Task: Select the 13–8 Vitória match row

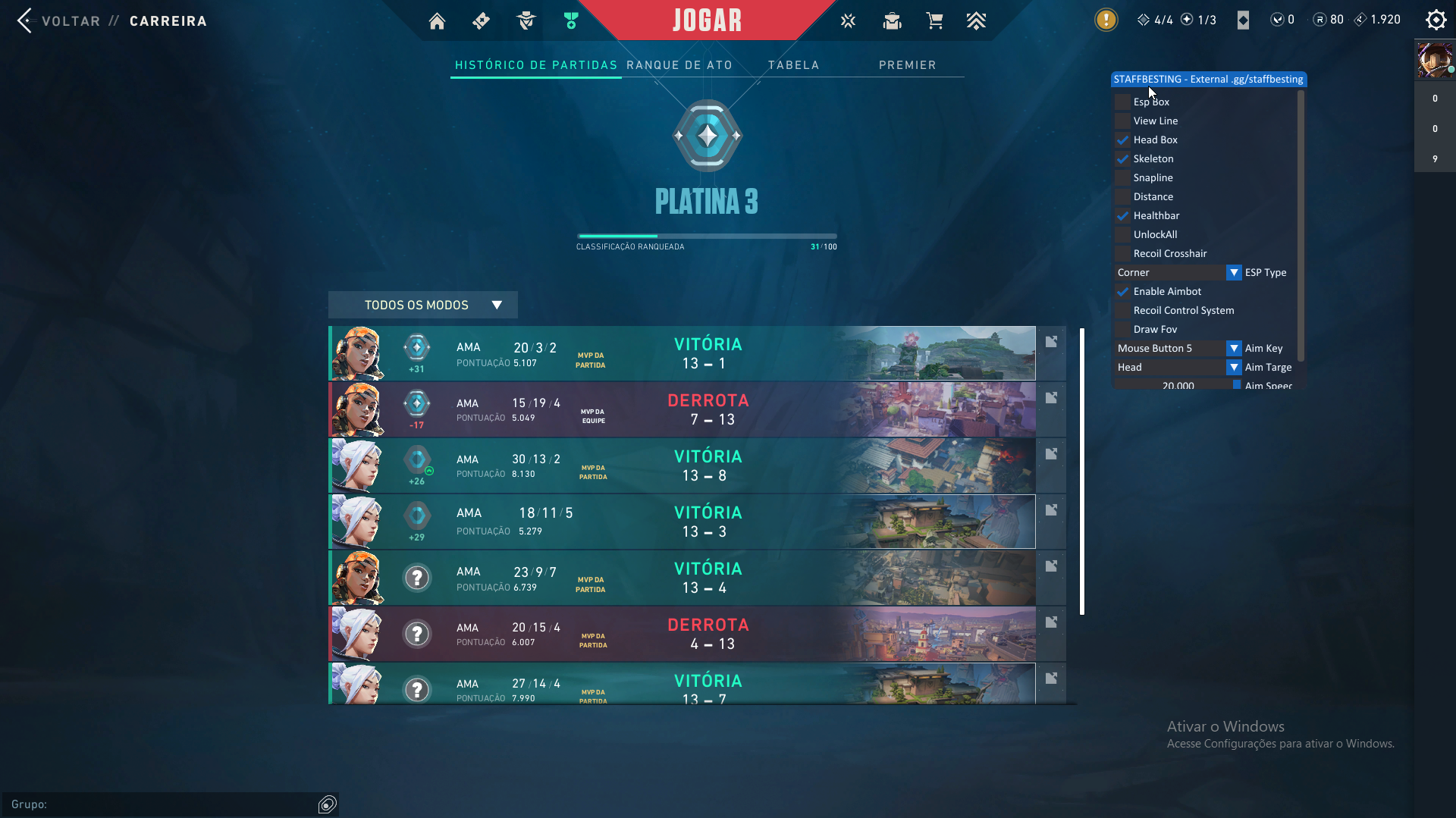Action: [x=682, y=465]
